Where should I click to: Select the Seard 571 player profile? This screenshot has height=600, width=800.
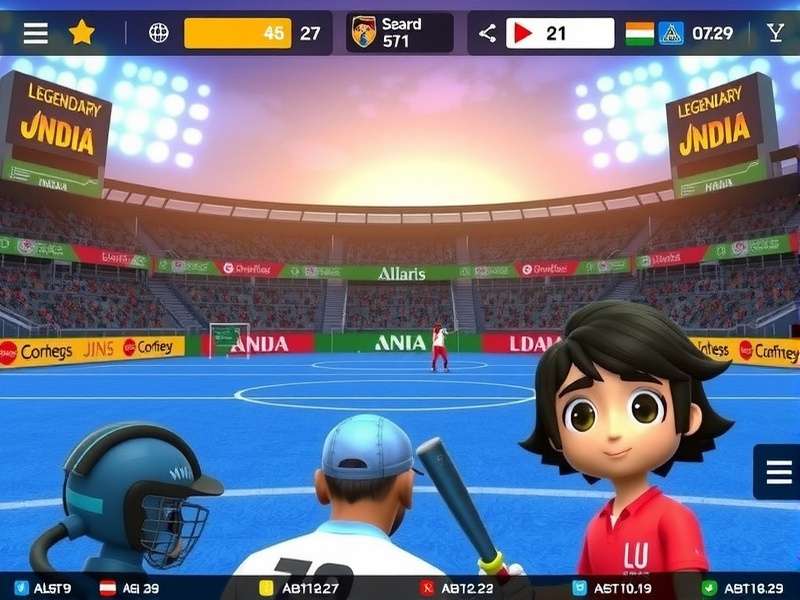point(399,32)
